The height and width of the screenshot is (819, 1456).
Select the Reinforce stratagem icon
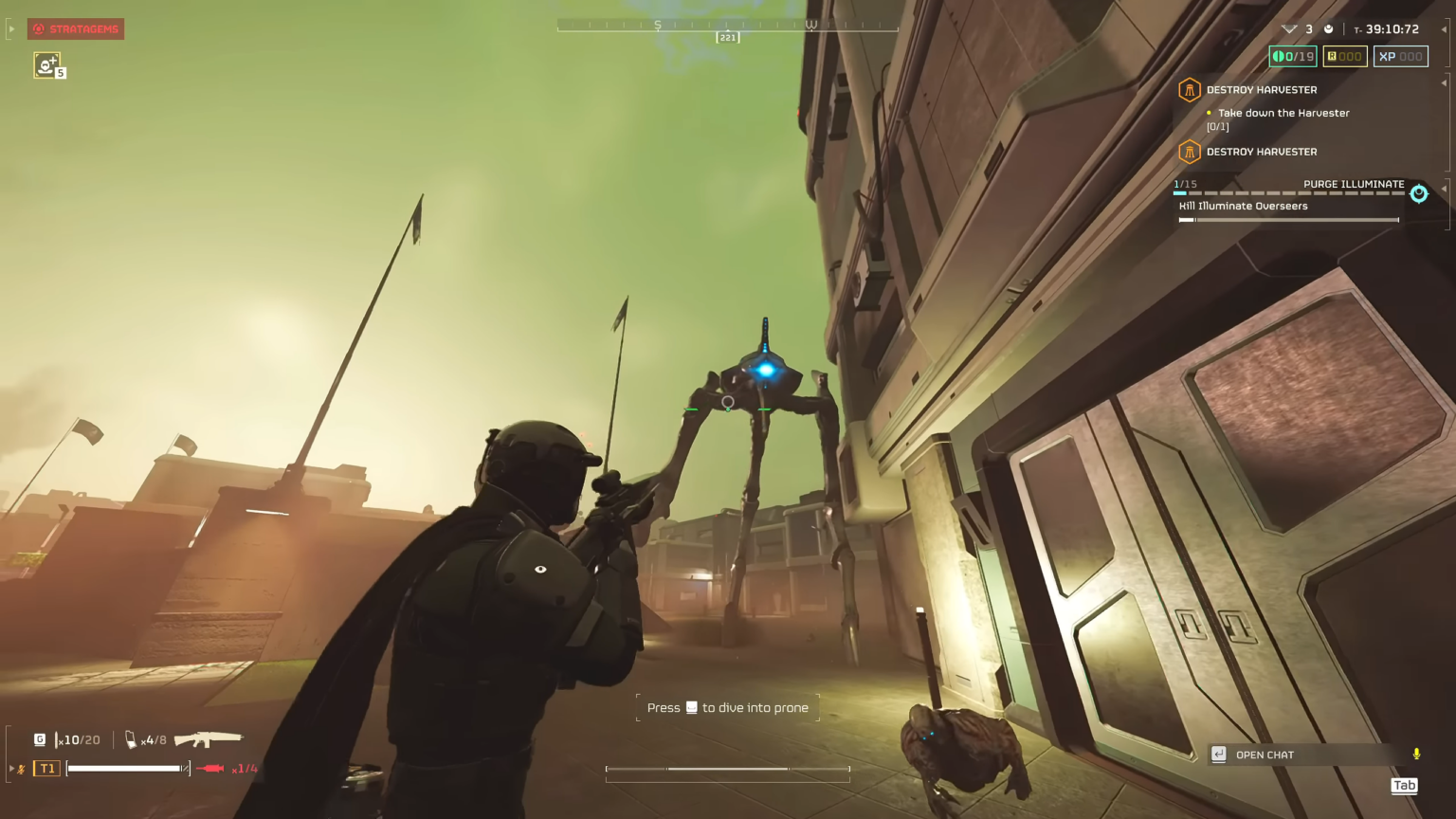(46, 65)
